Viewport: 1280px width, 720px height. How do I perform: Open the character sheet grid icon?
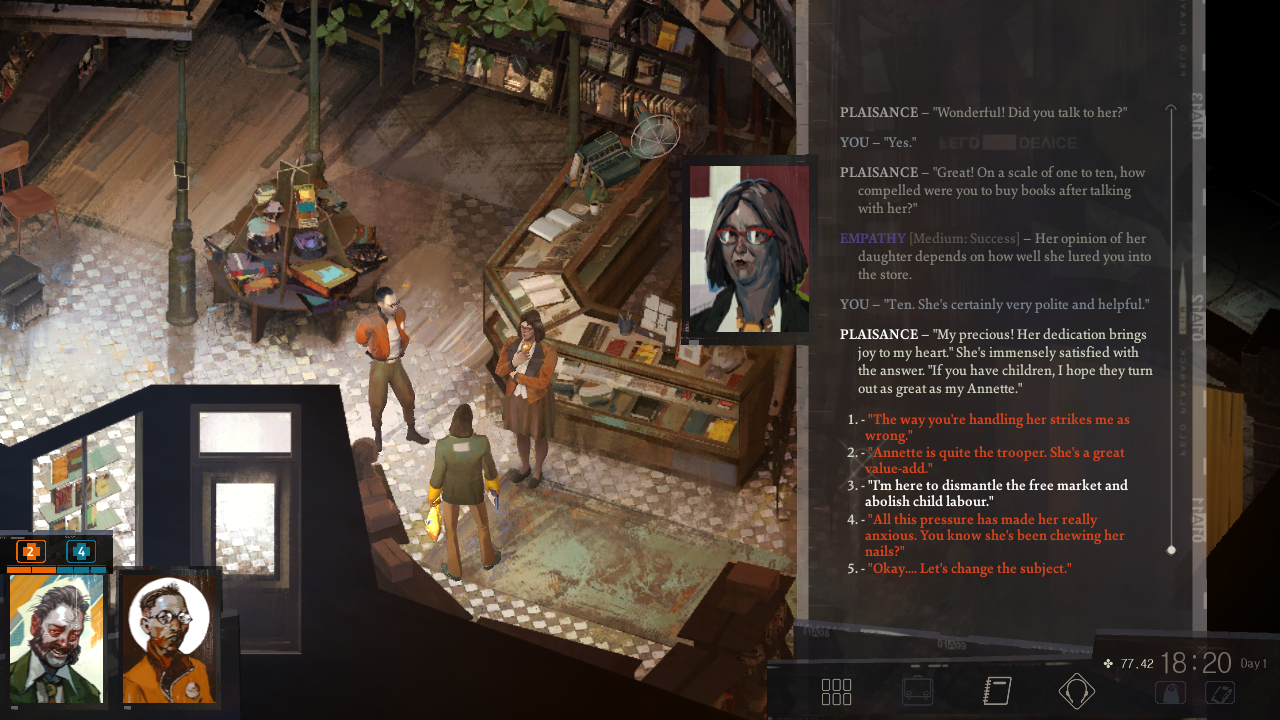(836, 691)
